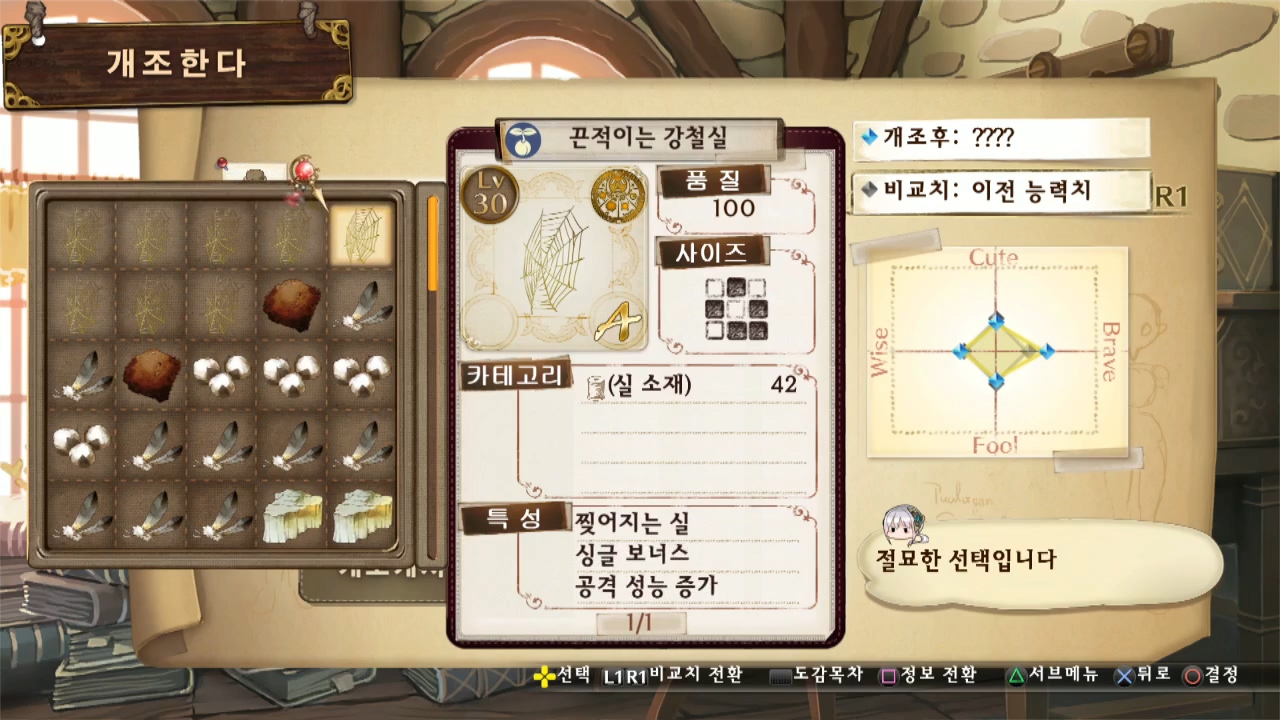Toggle the 비교치: 이전 능력치 comparison setting

click(x=1000, y=192)
